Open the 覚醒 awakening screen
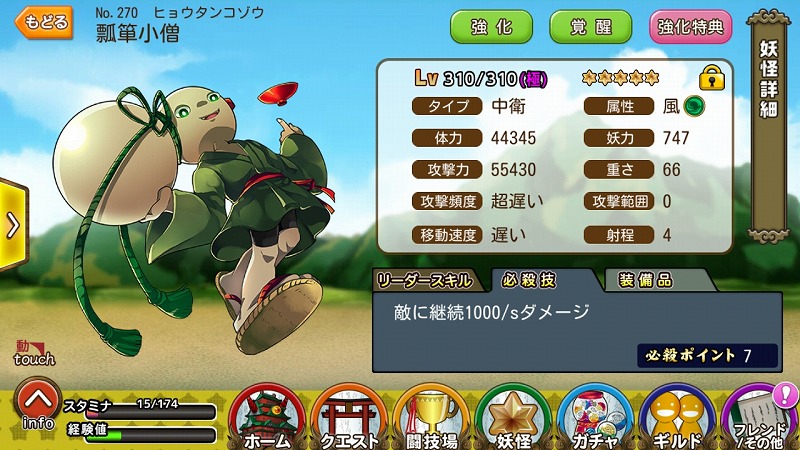The image size is (800, 450). 591,27
